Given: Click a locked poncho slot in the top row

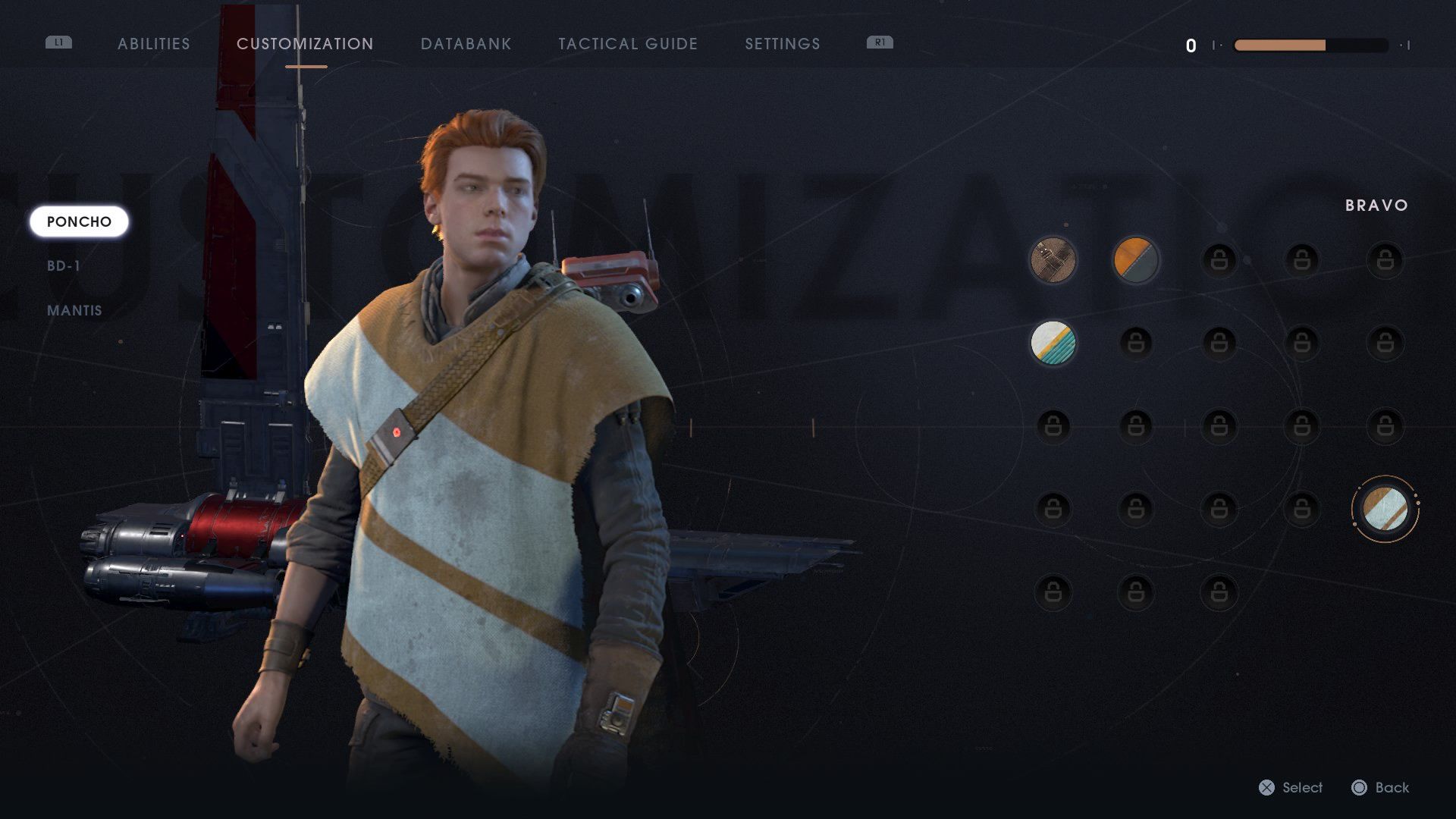Looking at the screenshot, I should coord(1219,260).
